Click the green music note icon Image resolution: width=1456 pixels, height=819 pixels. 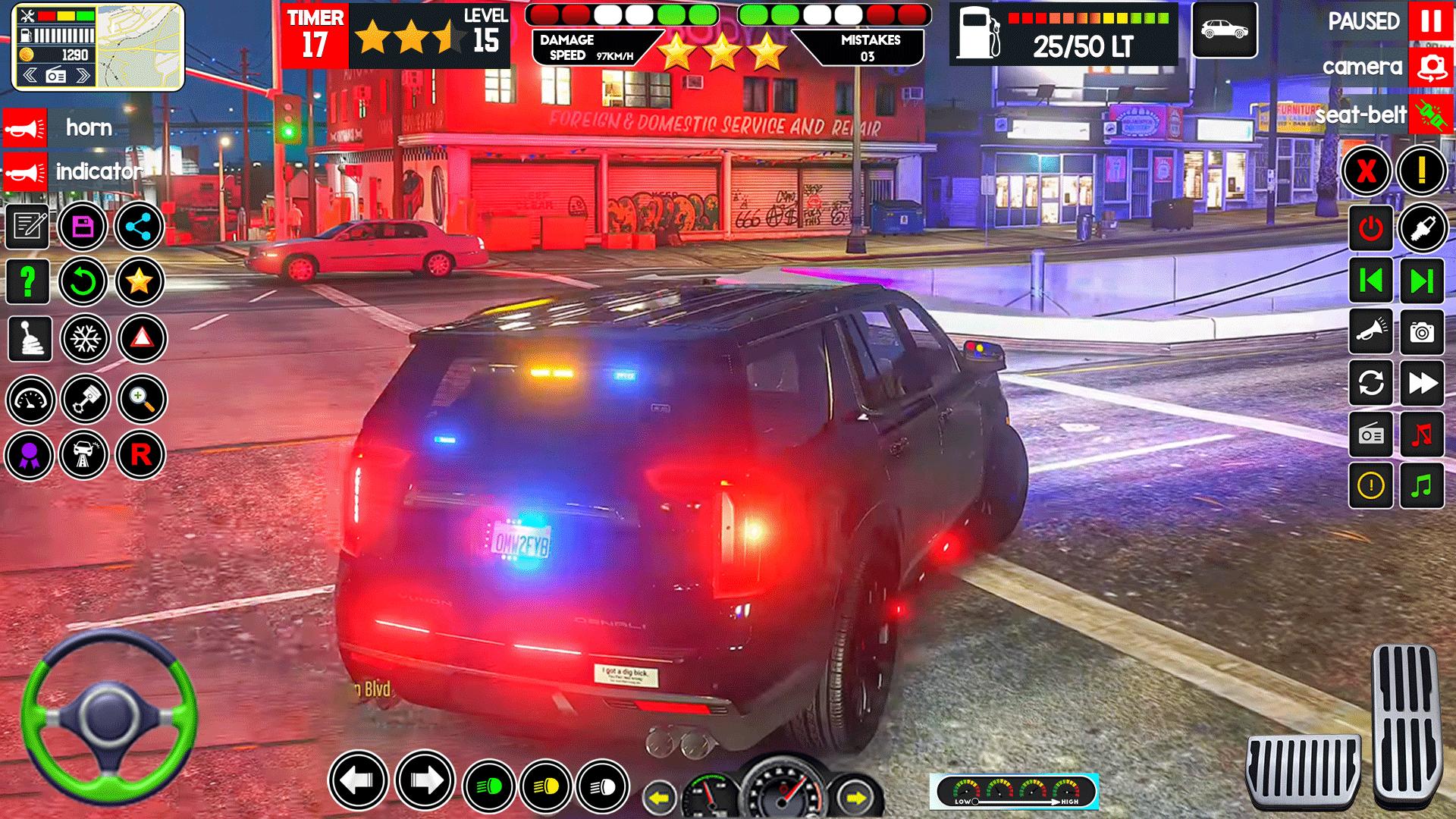click(x=1422, y=485)
